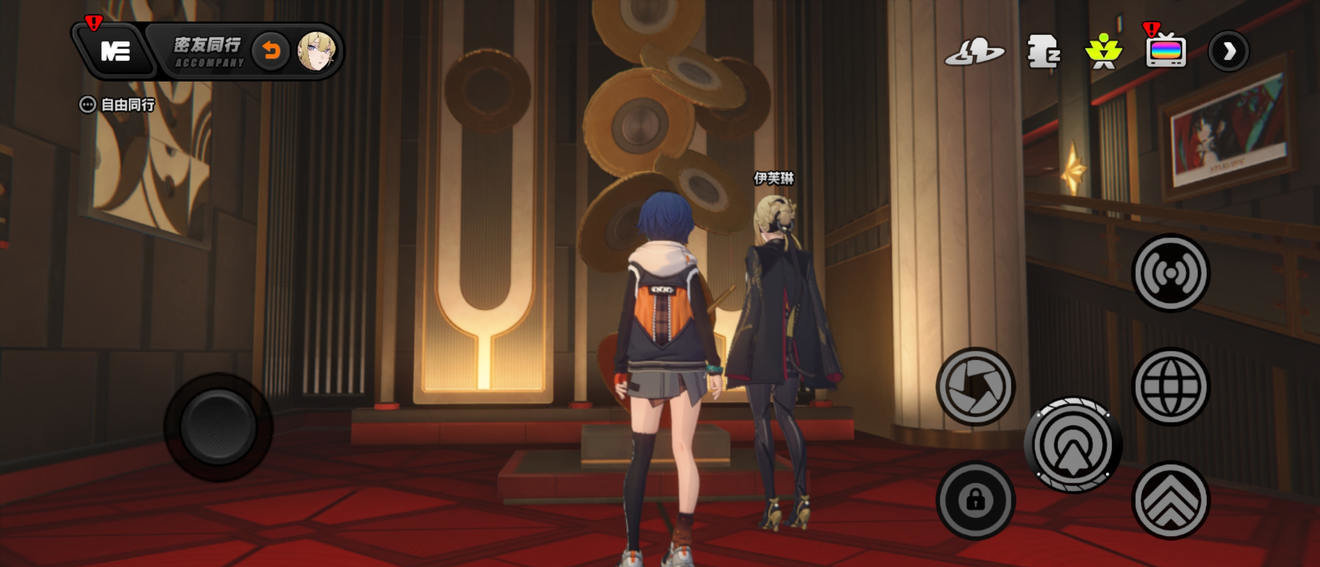Tap the yellow-green figure icon
Viewport: 1320px width, 567px height.
pos(1104,51)
